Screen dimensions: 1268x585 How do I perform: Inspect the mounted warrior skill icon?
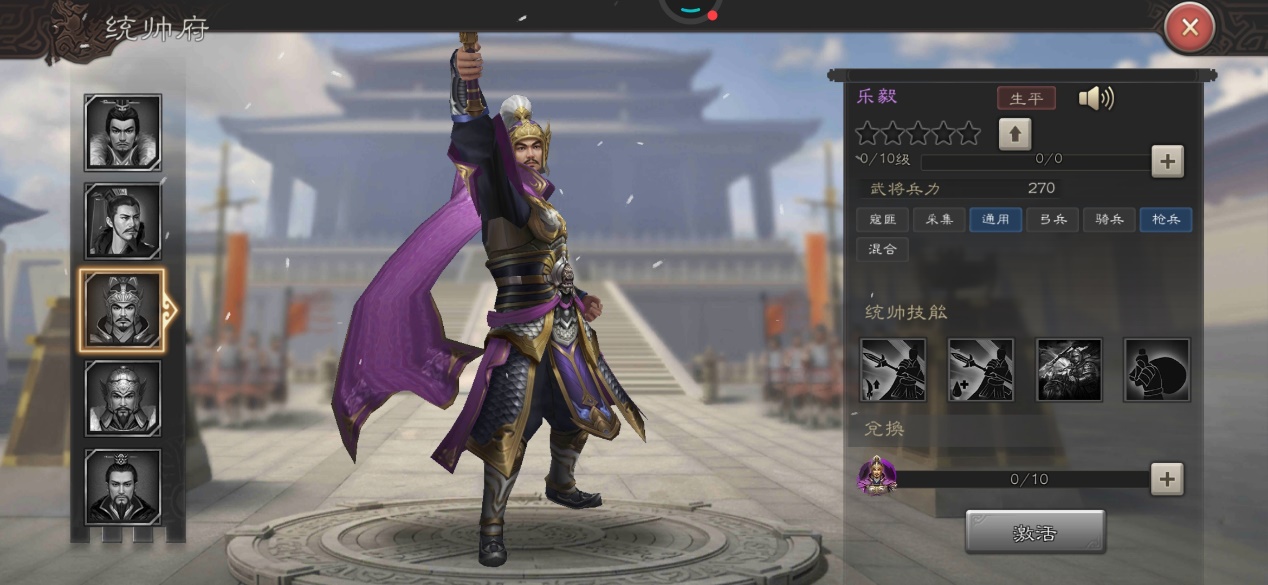1069,370
